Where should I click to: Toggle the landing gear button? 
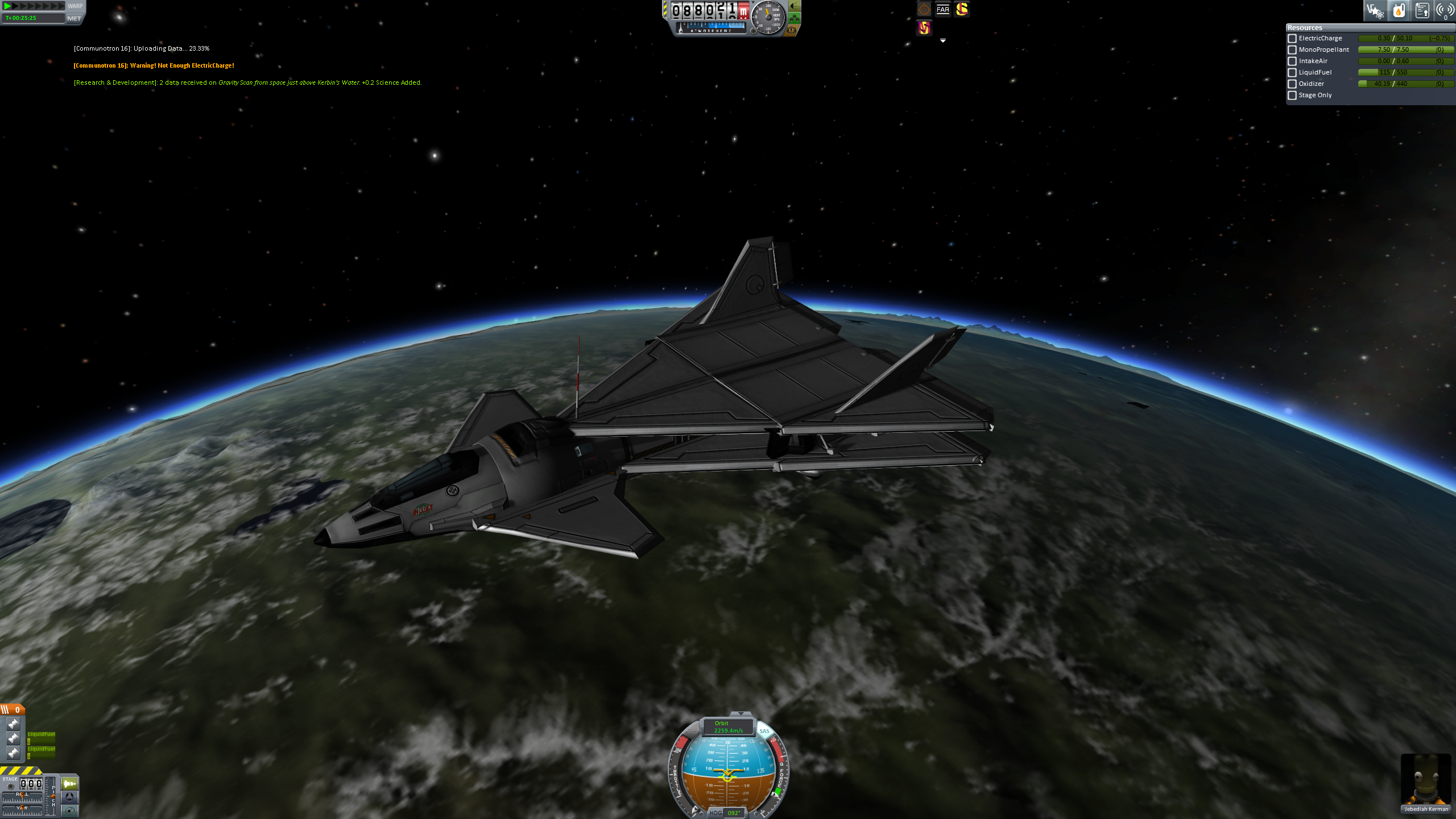click(x=795, y=18)
